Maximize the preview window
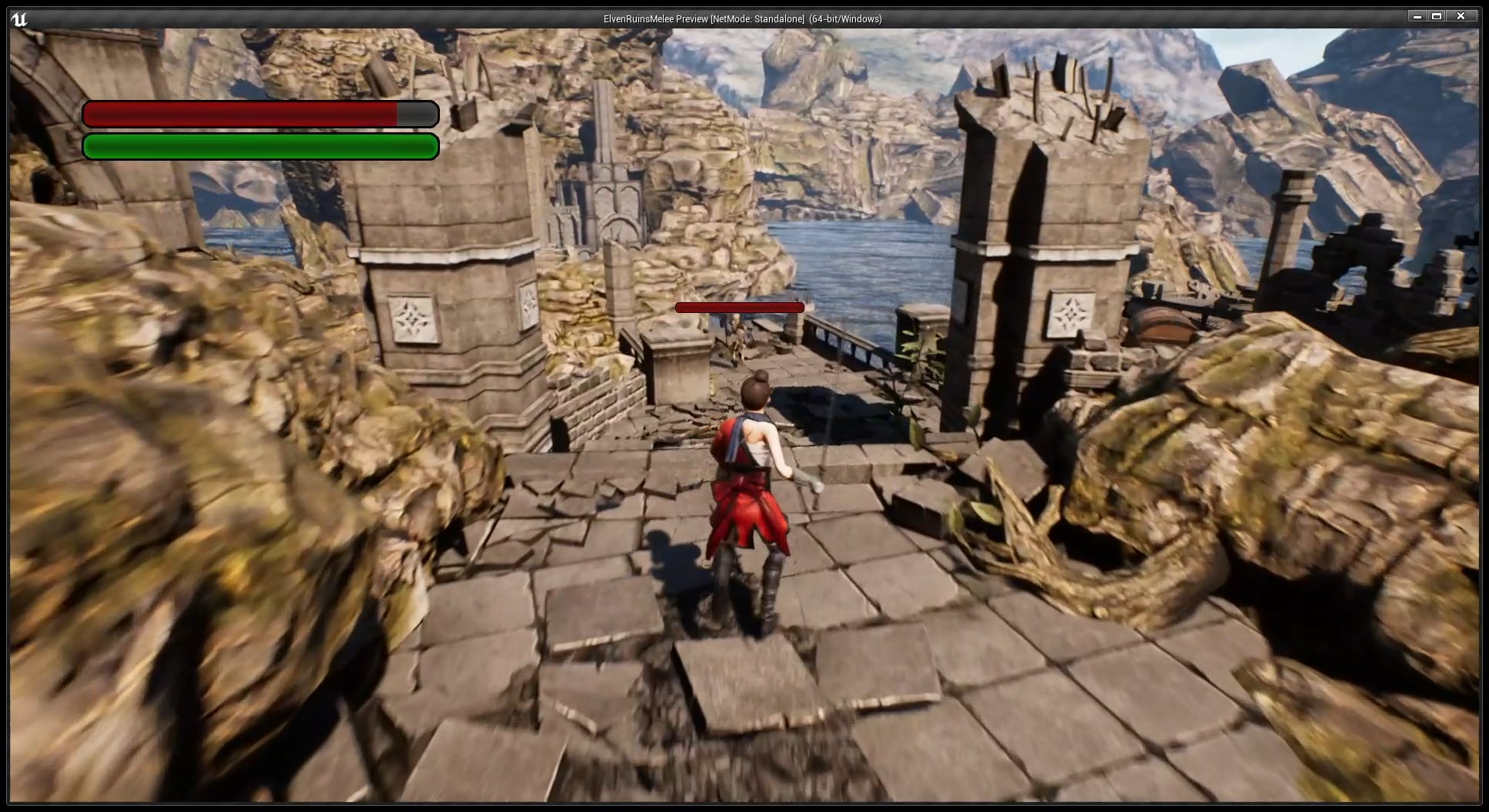The image size is (1489, 812). click(x=1437, y=16)
